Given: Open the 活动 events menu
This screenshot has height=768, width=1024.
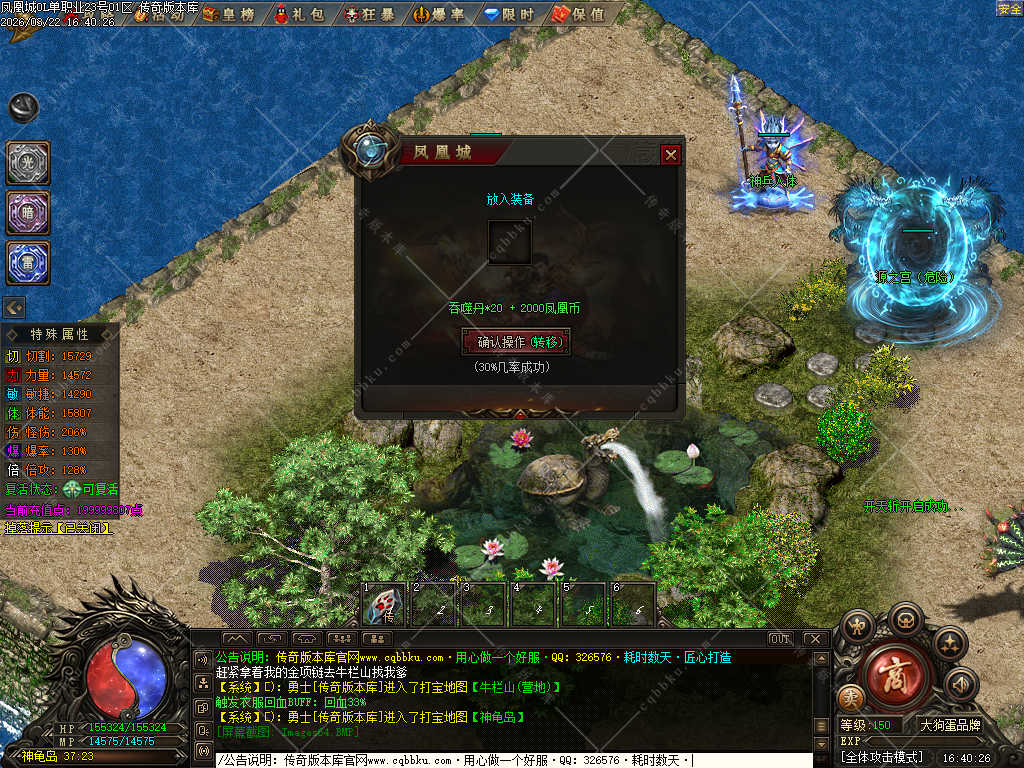Looking at the screenshot, I should (x=164, y=14).
